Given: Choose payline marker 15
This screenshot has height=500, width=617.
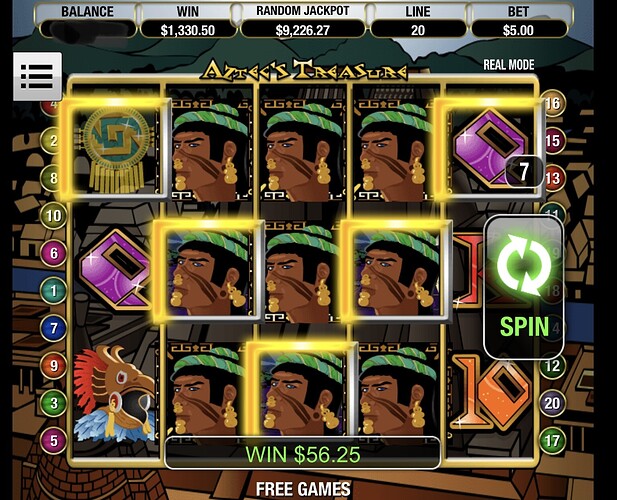Looking at the screenshot, I should pos(553,140).
